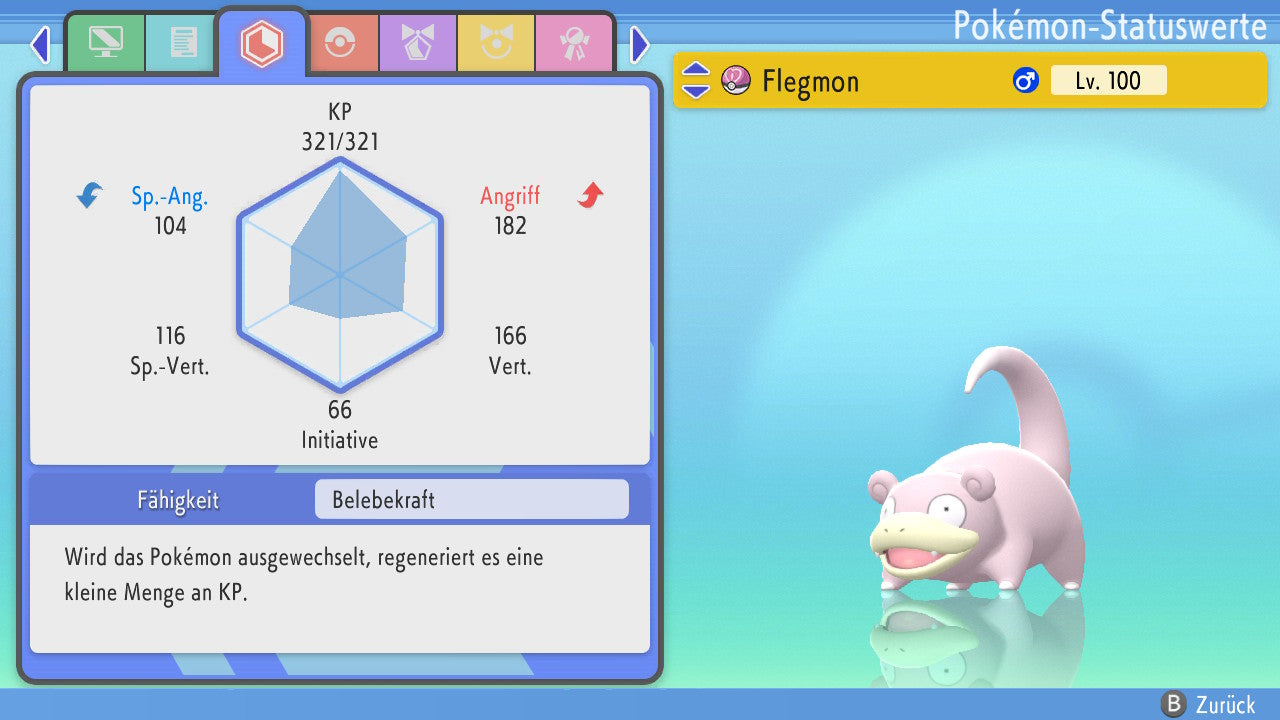1280x720 pixels.
Task: Show the pink rosette ribbon tab
Action: 573,43
